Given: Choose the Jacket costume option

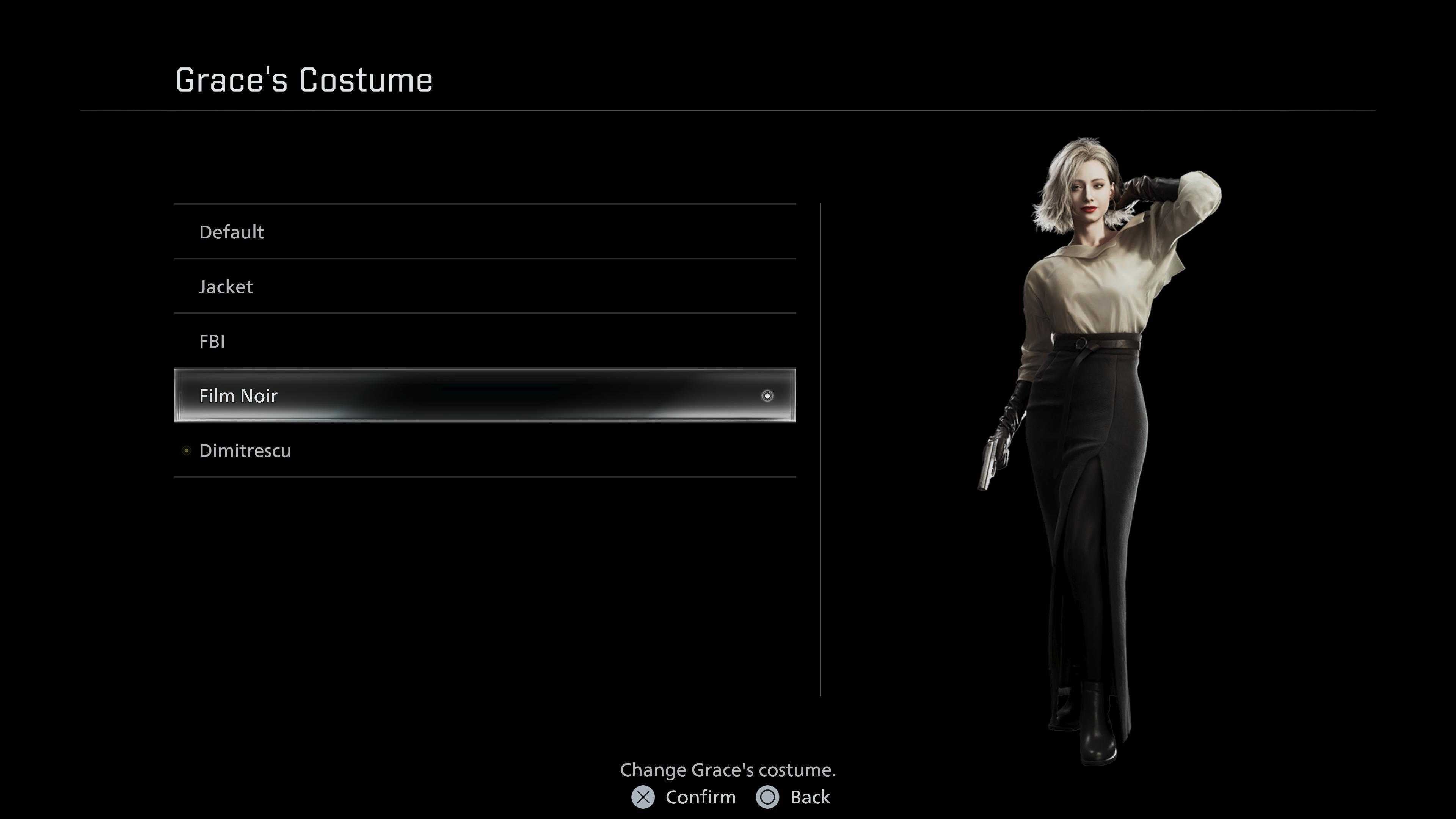Looking at the screenshot, I should coord(226,287).
